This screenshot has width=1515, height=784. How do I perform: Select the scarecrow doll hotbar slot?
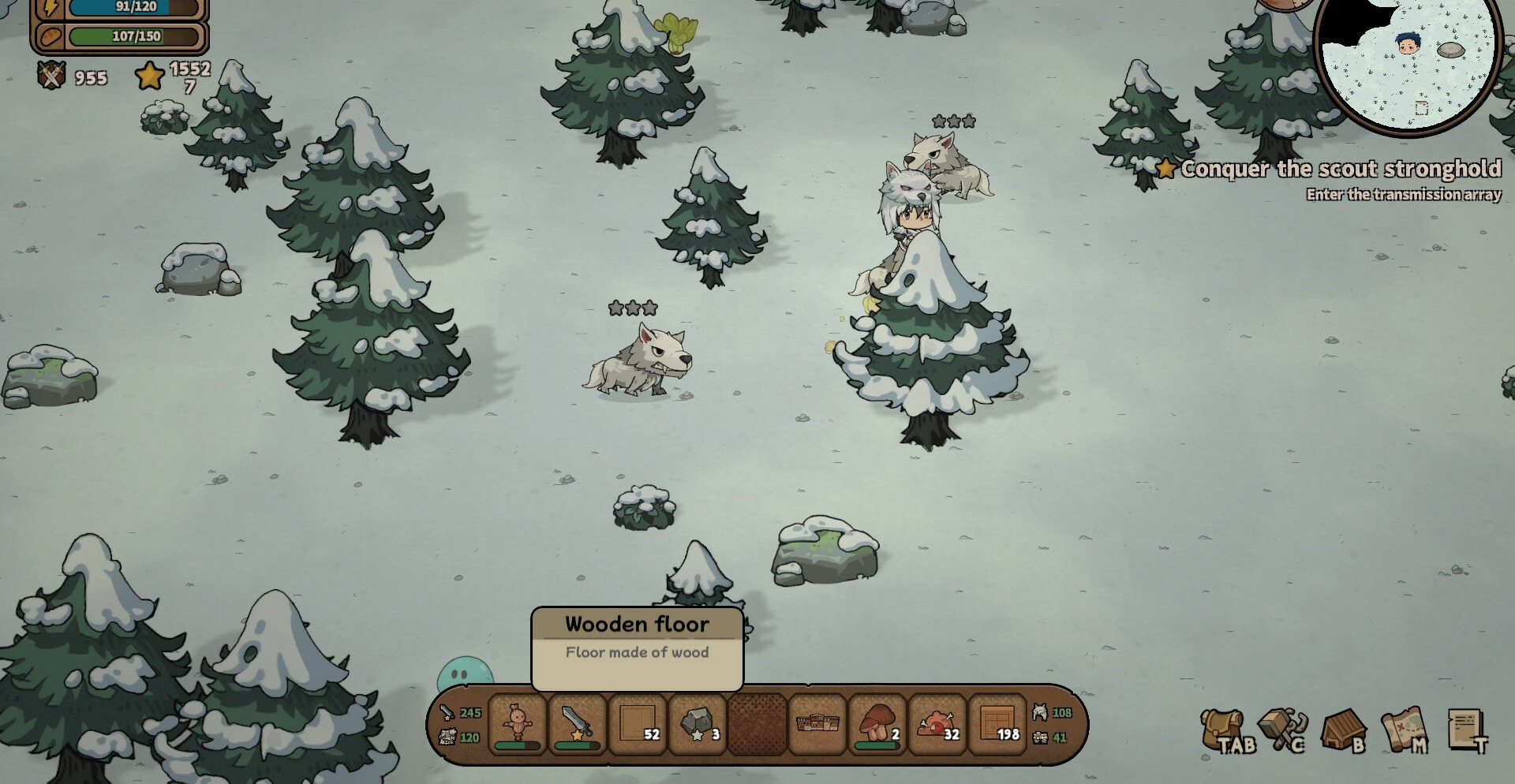[x=518, y=724]
